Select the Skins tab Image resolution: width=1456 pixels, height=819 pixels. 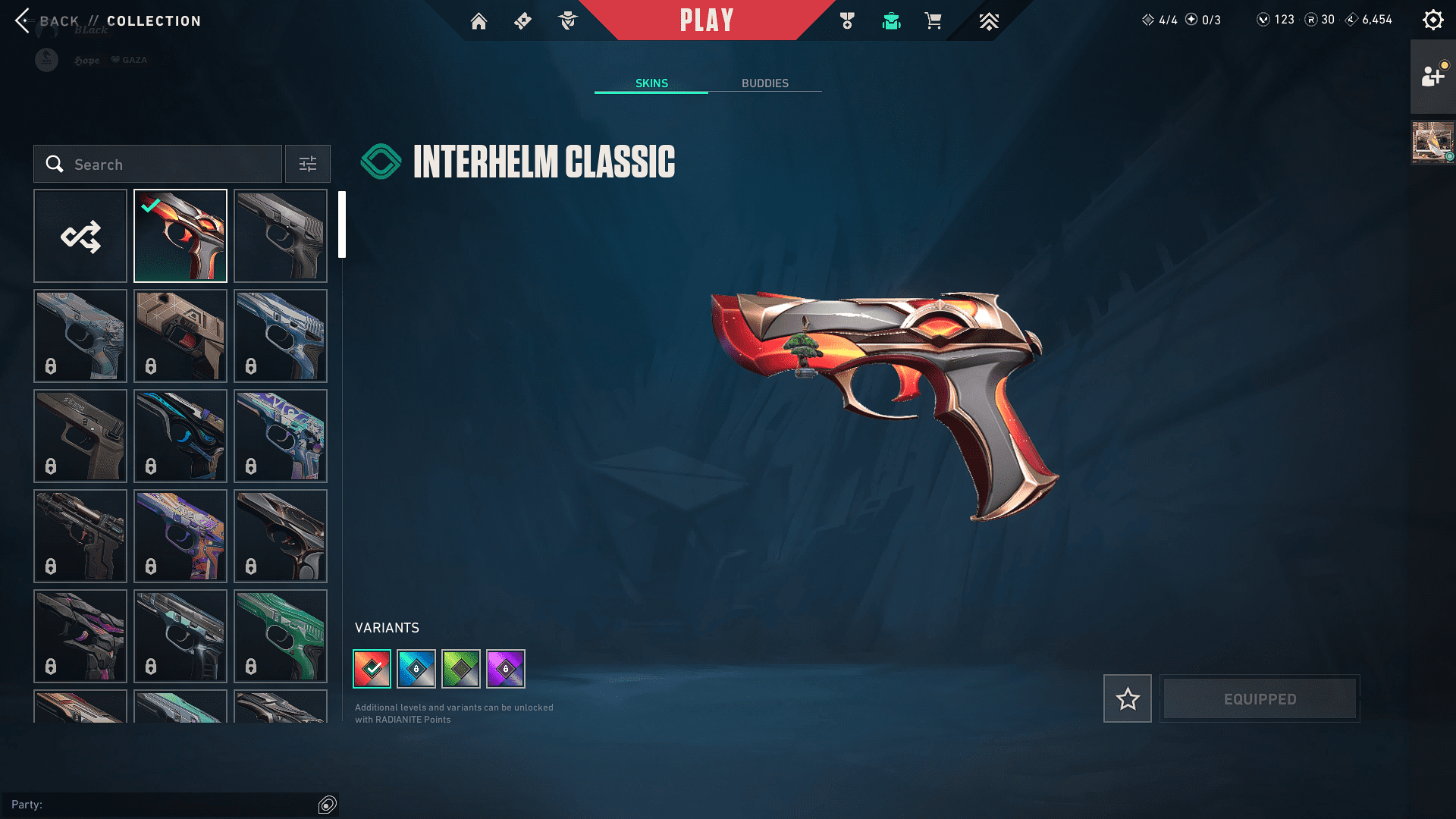(651, 83)
